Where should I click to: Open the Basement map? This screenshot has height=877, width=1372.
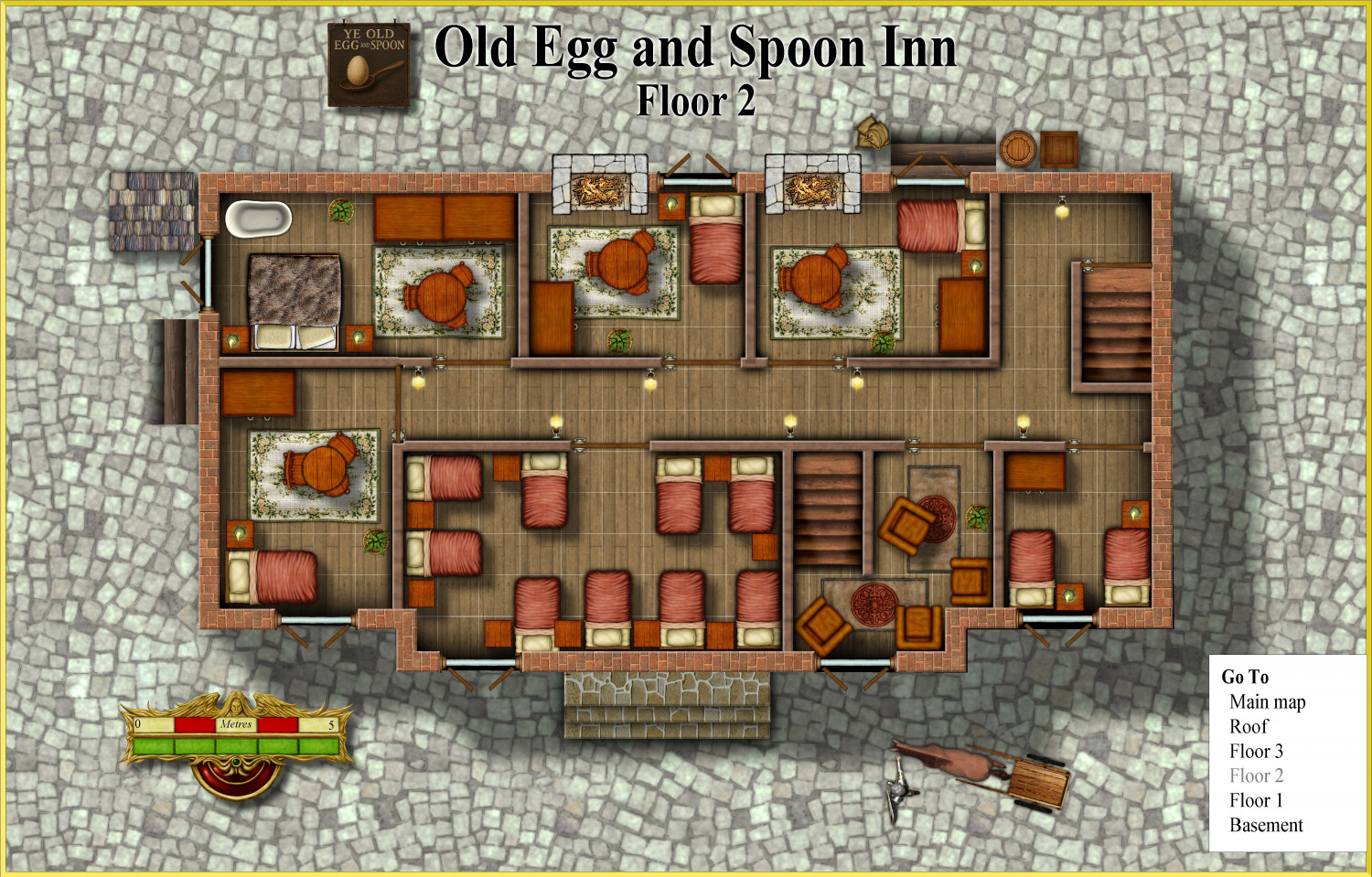pyautogui.click(x=1266, y=826)
